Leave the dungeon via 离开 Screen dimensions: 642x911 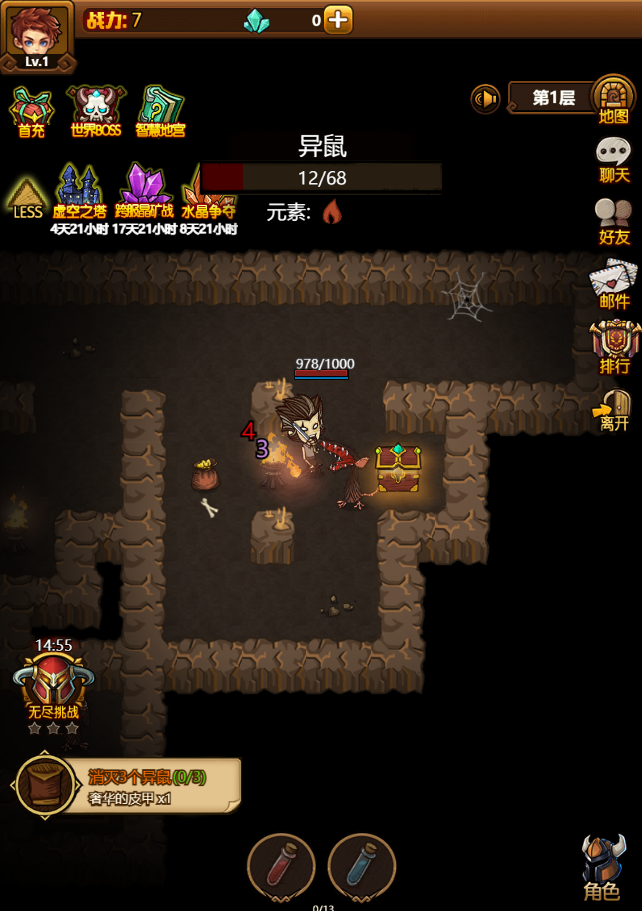pyautogui.click(x=614, y=408)
